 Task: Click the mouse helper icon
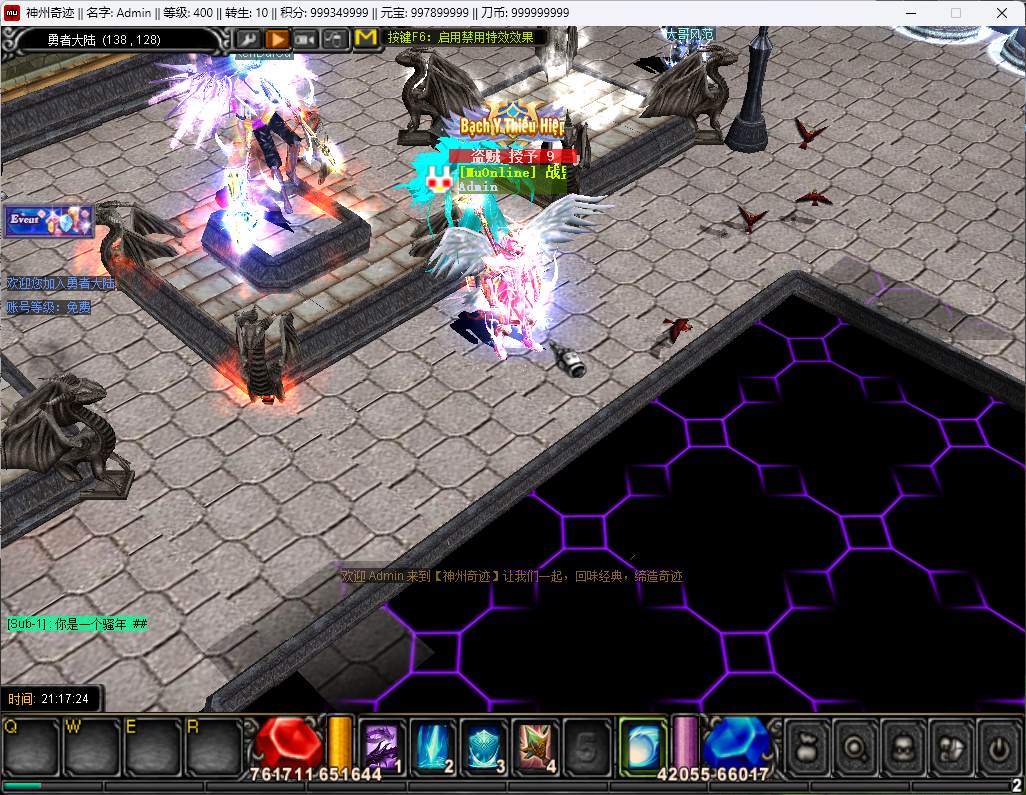(336, 39)
